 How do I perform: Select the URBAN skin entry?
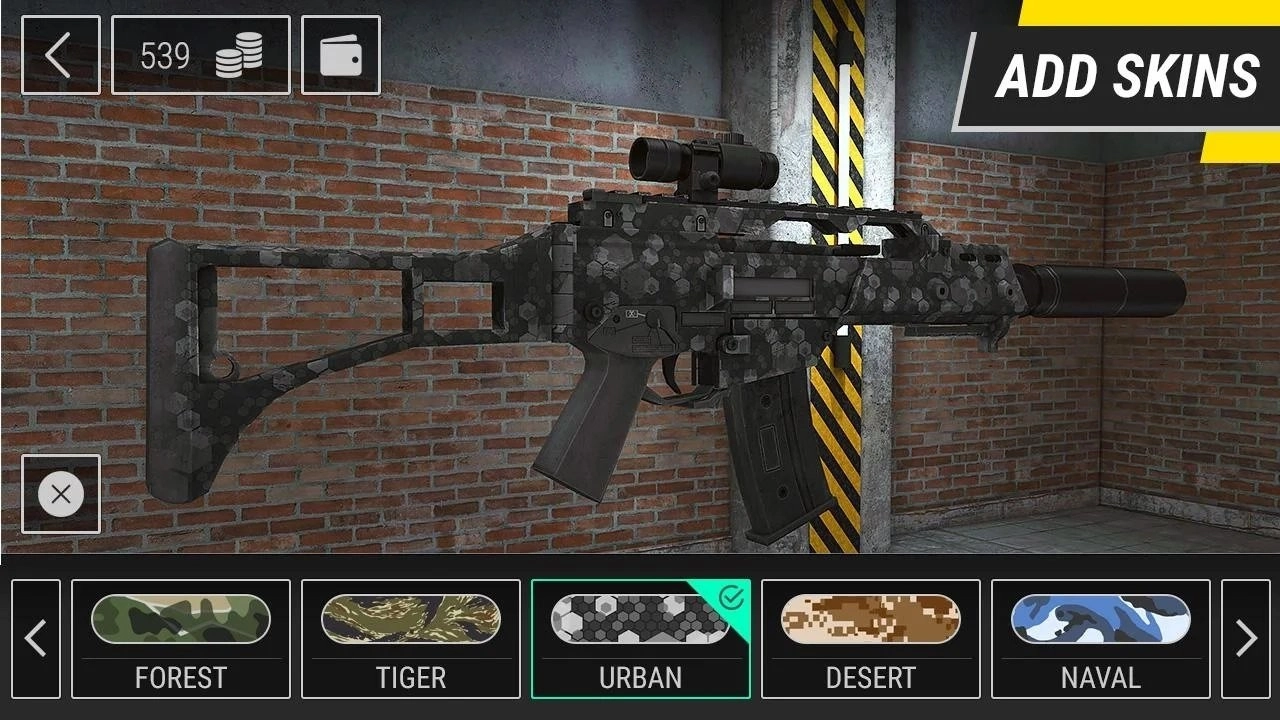coord(640,637)
